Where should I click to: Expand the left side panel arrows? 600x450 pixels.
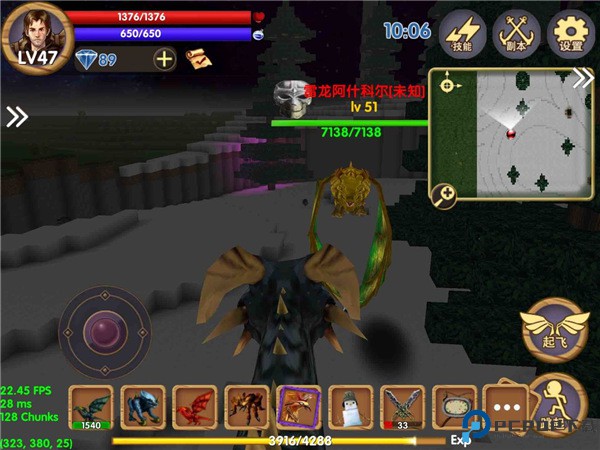[16, 117]
